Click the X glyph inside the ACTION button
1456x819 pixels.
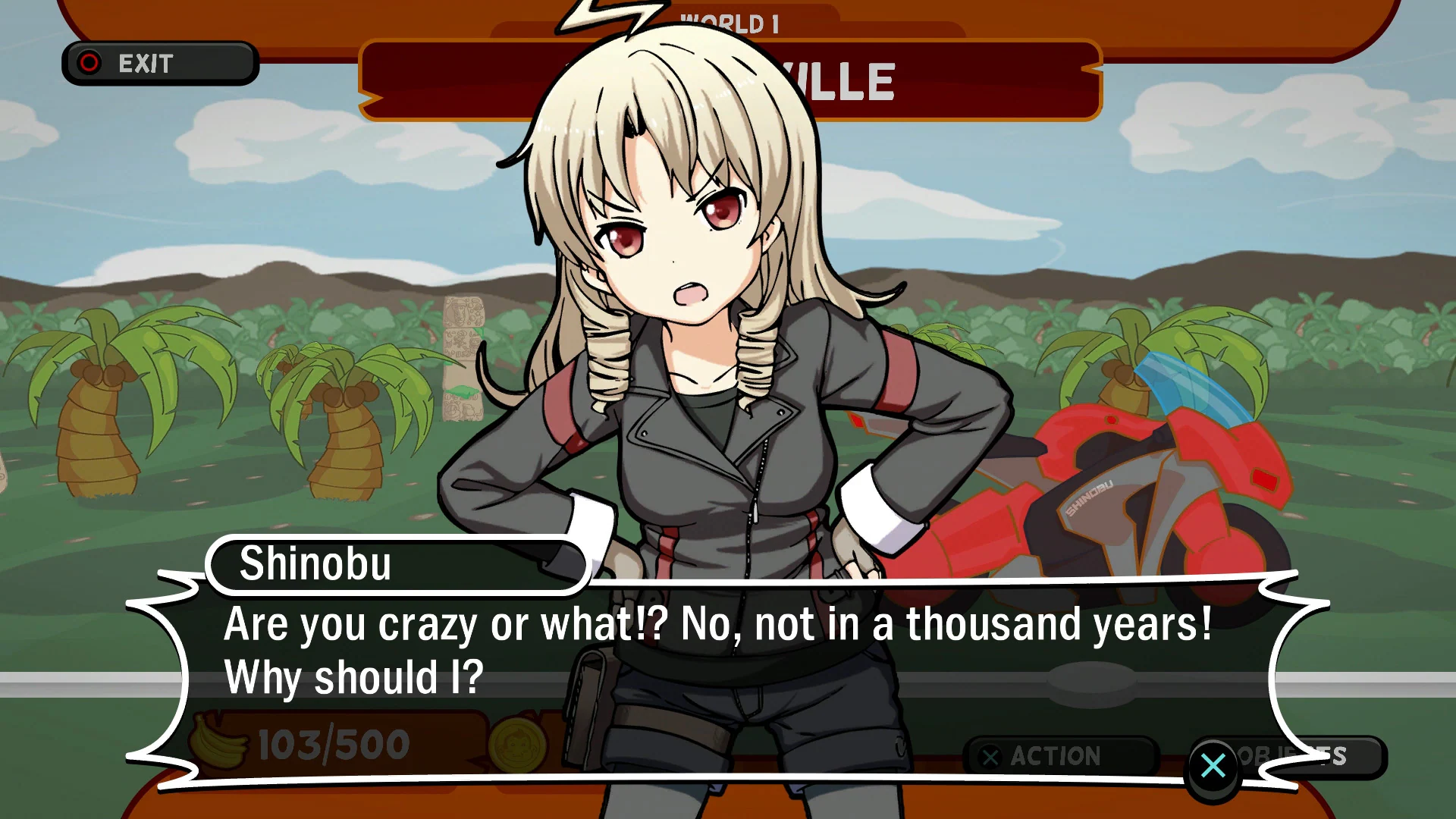[x=991, y=755]
